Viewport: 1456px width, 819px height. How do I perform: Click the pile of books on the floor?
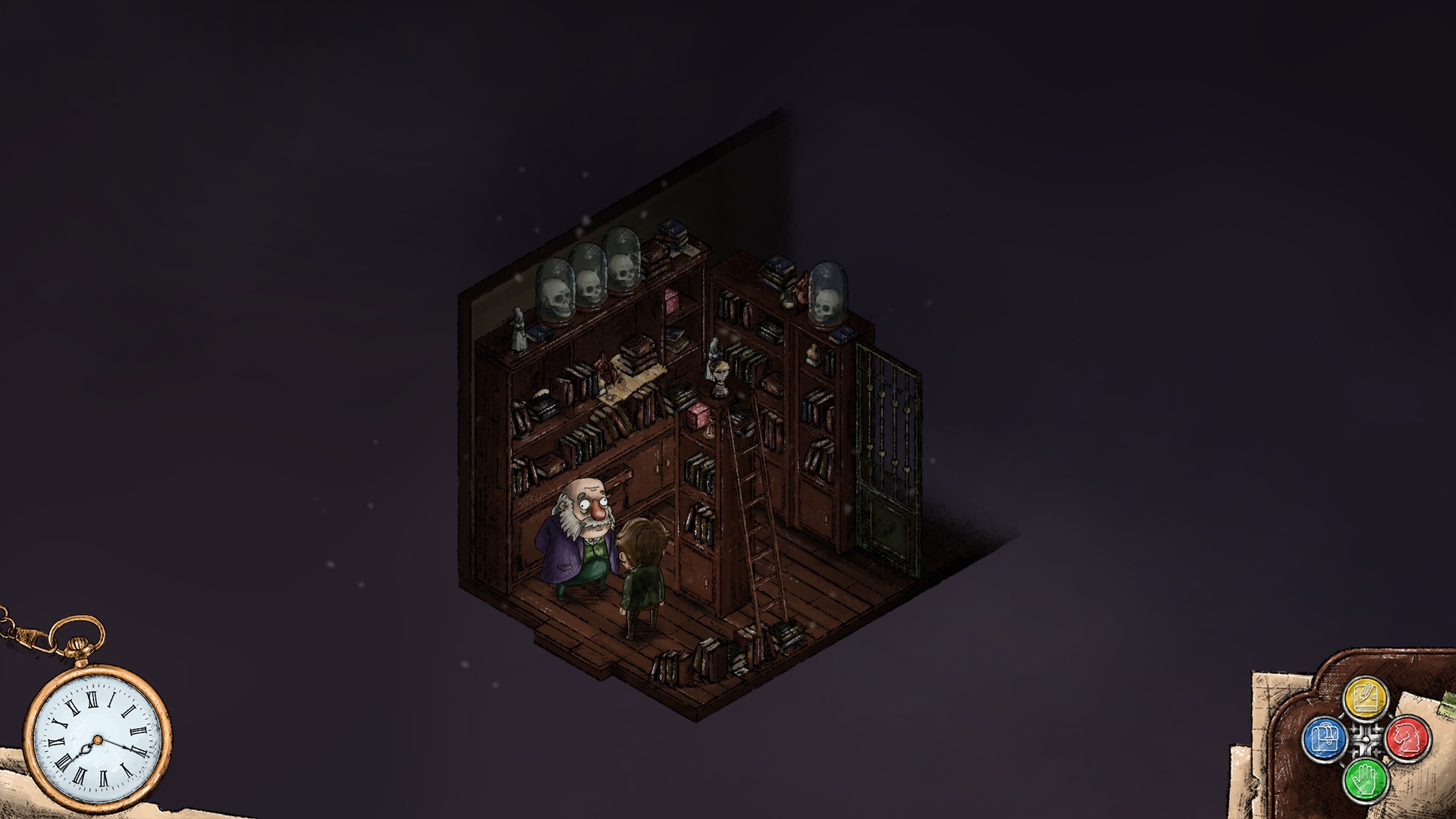[716, 657]
